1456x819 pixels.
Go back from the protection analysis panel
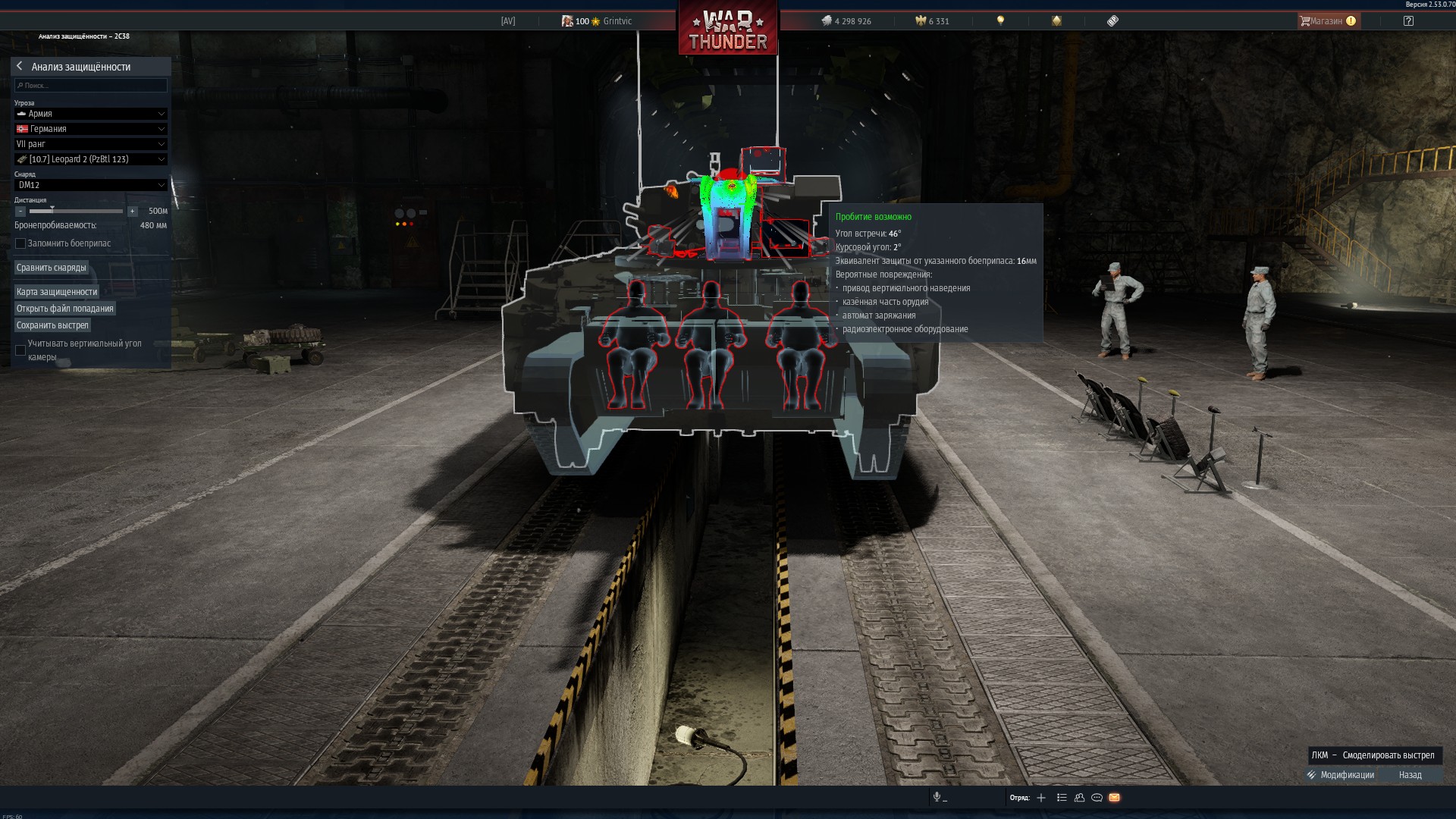[20, 67]
